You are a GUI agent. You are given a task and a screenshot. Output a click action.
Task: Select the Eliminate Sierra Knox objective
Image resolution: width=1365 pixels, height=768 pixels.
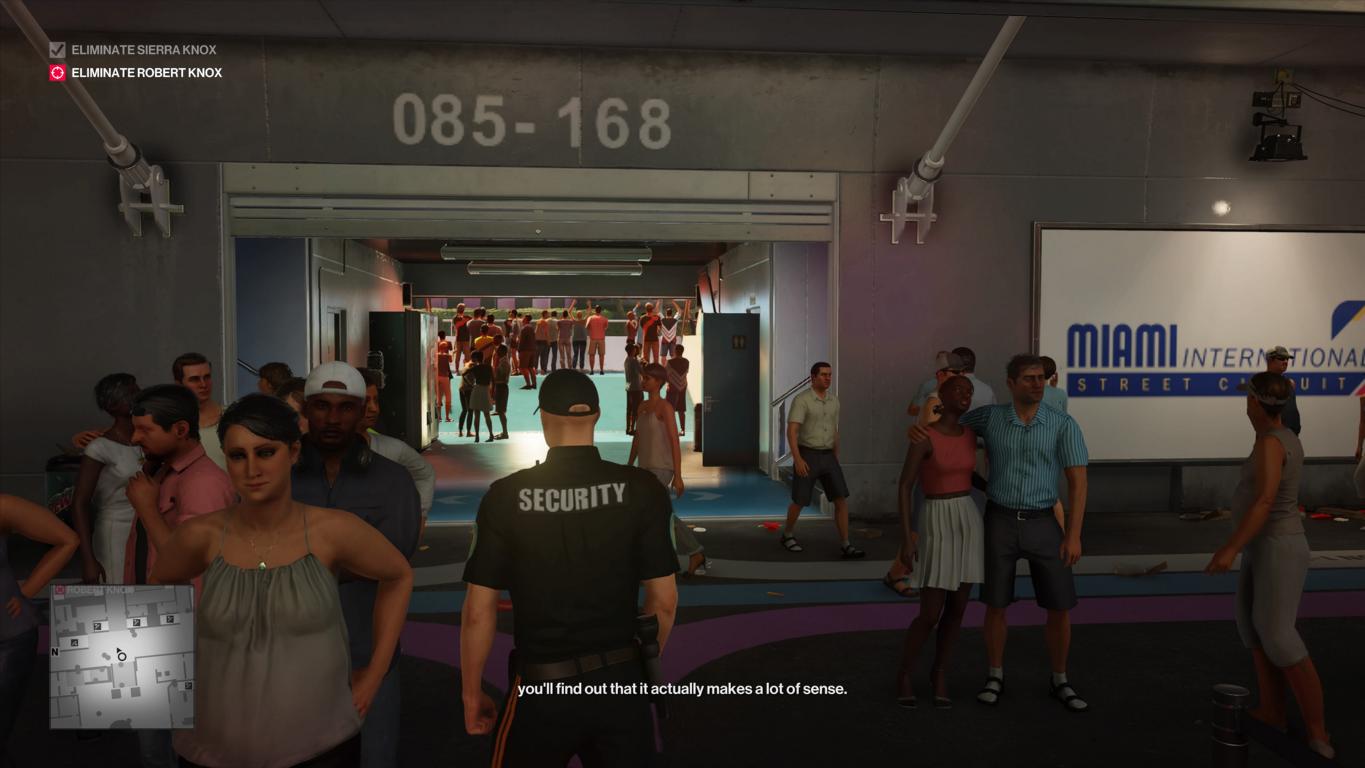tap(143, 50)
